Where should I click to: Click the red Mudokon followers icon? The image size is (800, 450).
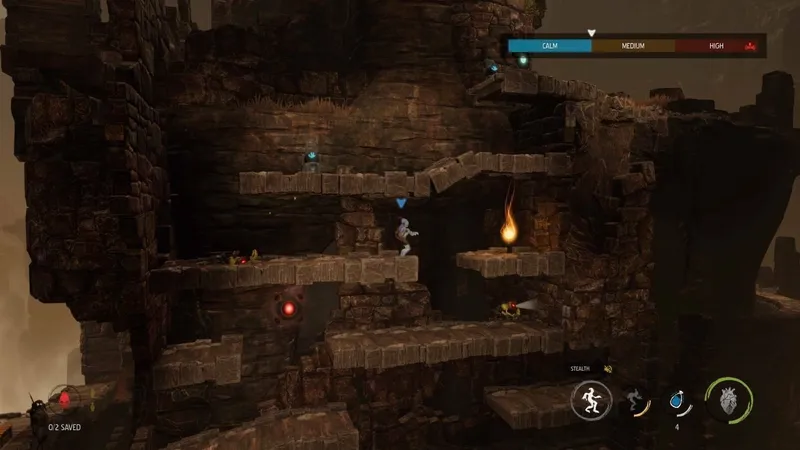point(66,399)
